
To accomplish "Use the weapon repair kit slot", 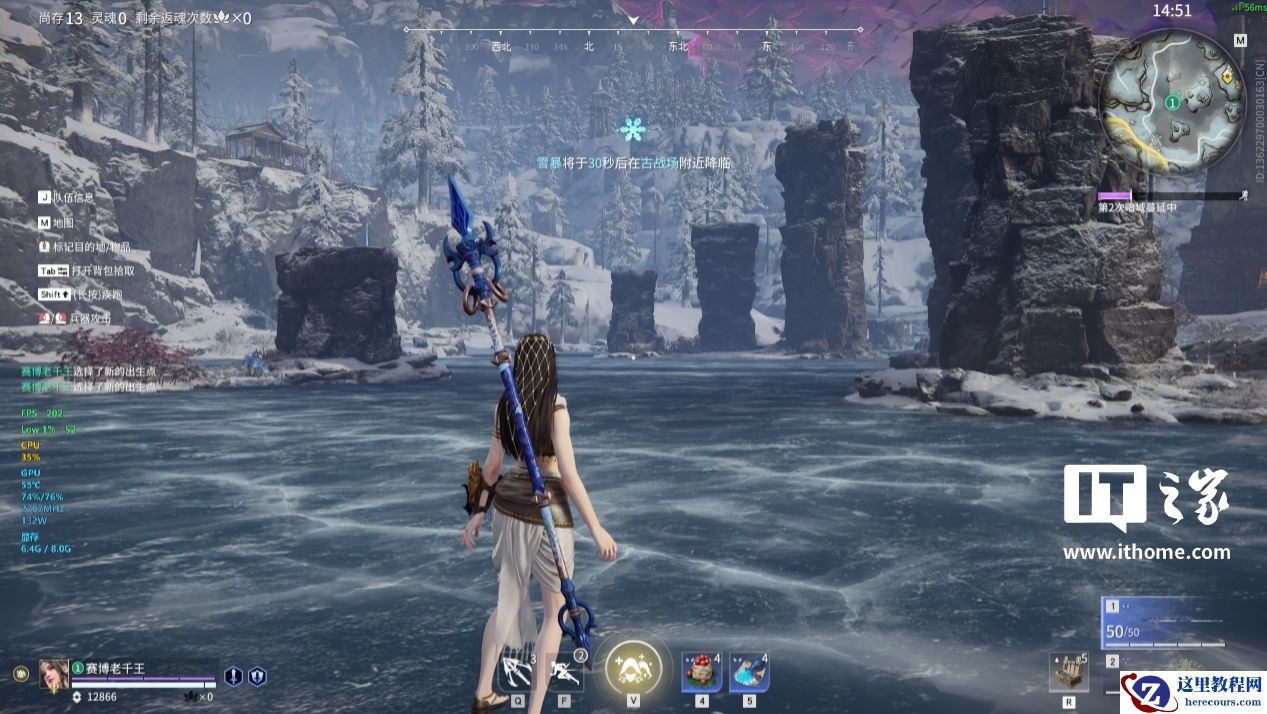I will 1068,672.
